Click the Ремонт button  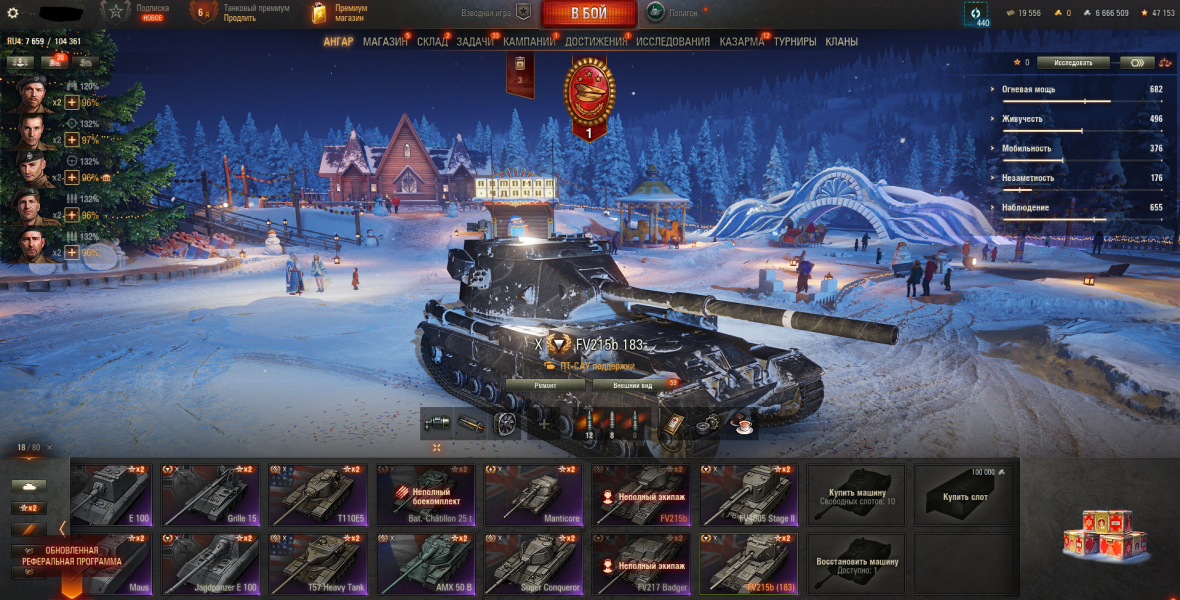(545, 385)
